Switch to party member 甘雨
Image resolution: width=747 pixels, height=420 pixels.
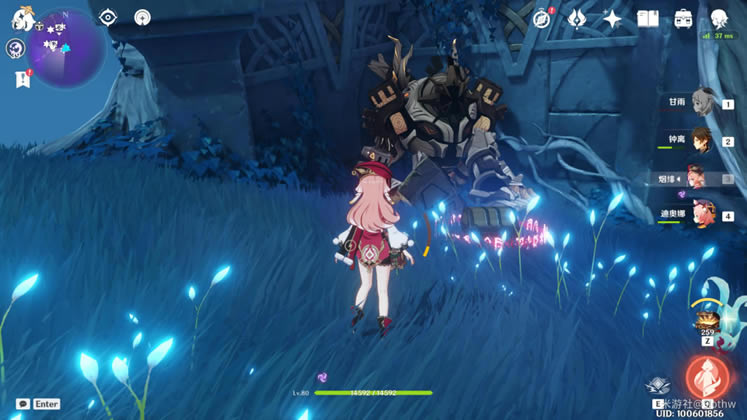(x=700, y=102)
